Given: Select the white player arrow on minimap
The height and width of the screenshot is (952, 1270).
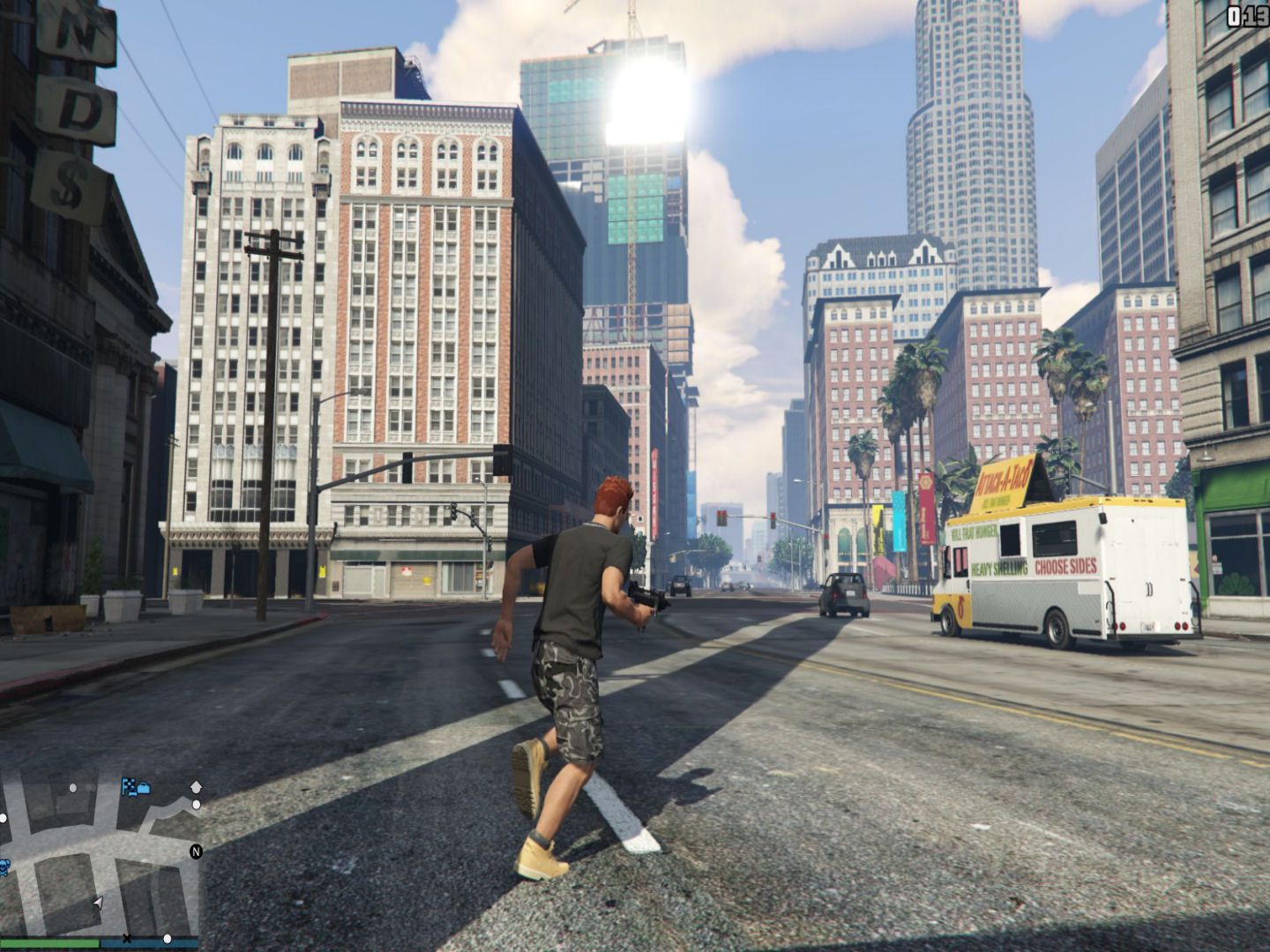Looking at the screenshot, I should (x=98, y=903).
